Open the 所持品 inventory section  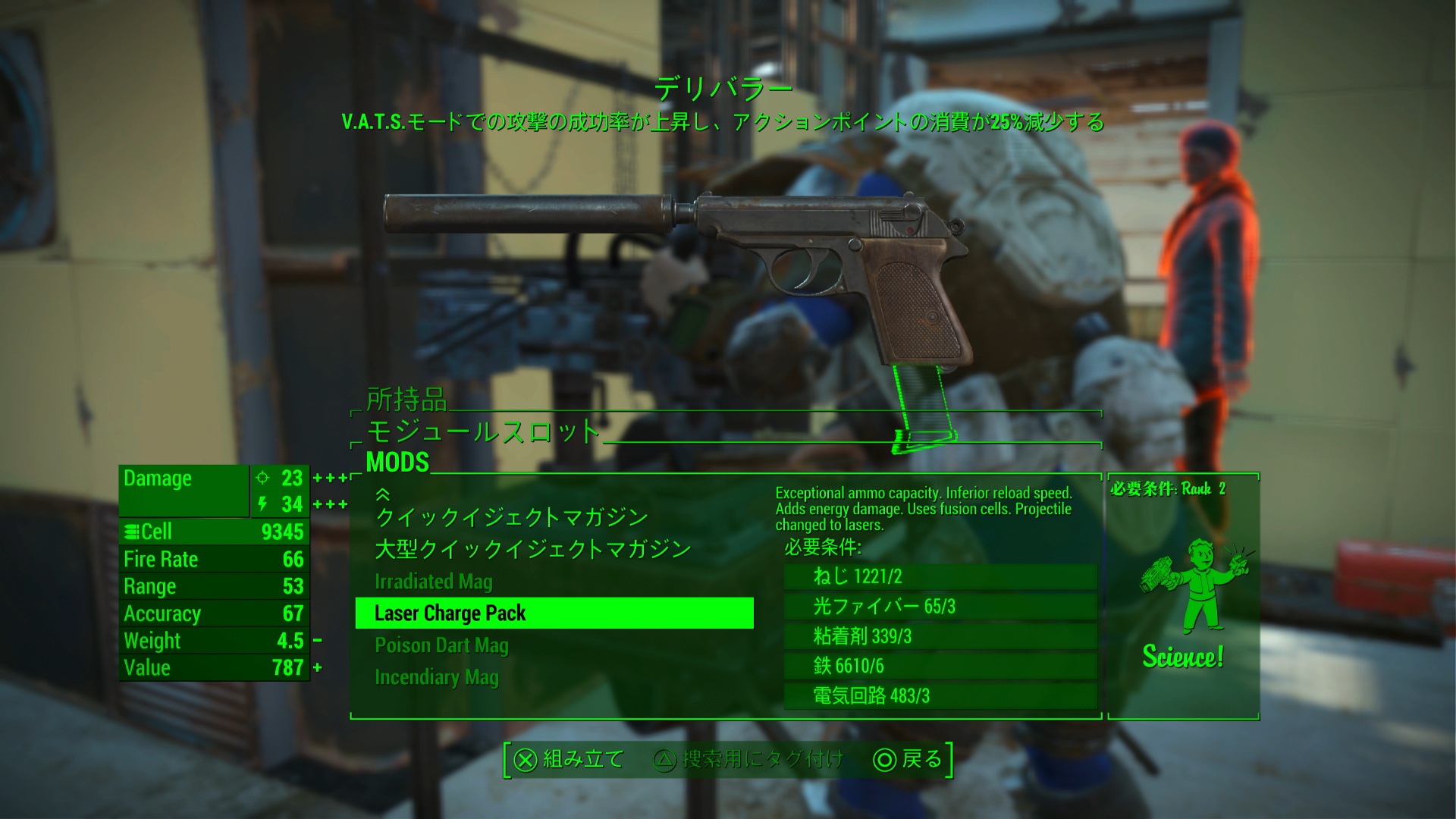pyautogui.click(x=406, y=399)
